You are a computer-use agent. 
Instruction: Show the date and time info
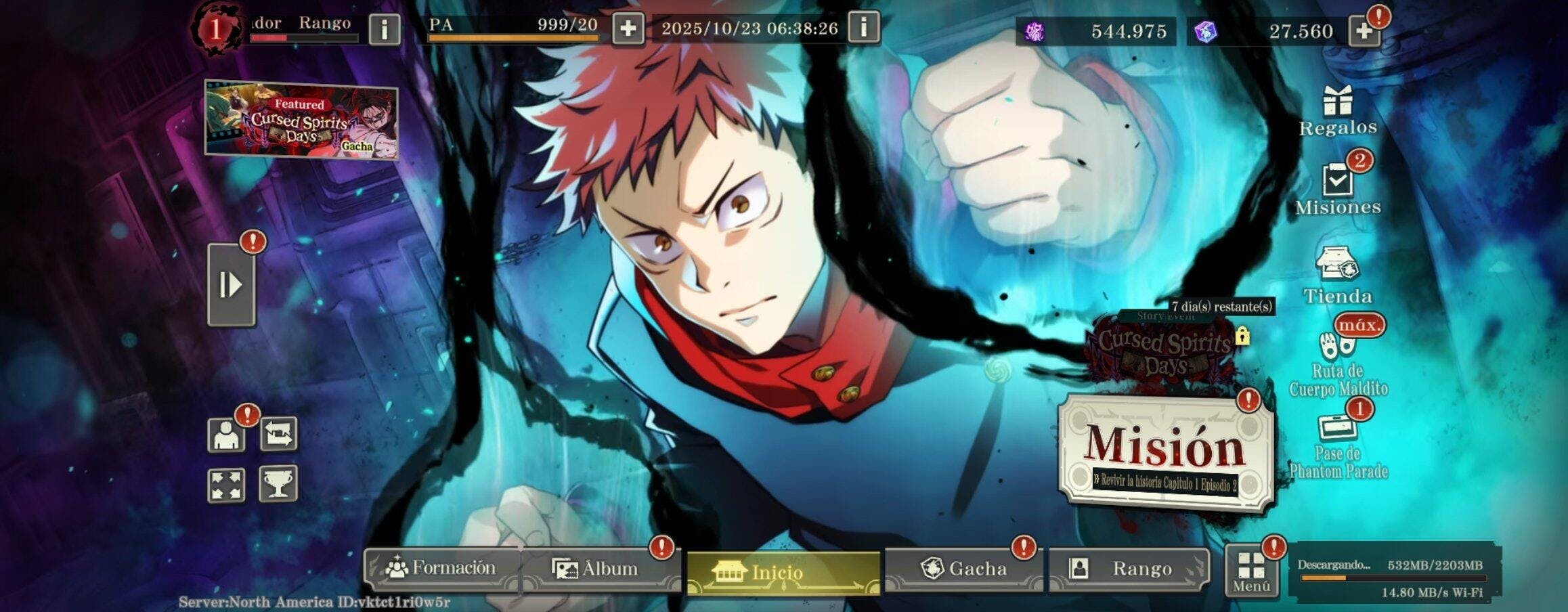(x=863, y=28)
